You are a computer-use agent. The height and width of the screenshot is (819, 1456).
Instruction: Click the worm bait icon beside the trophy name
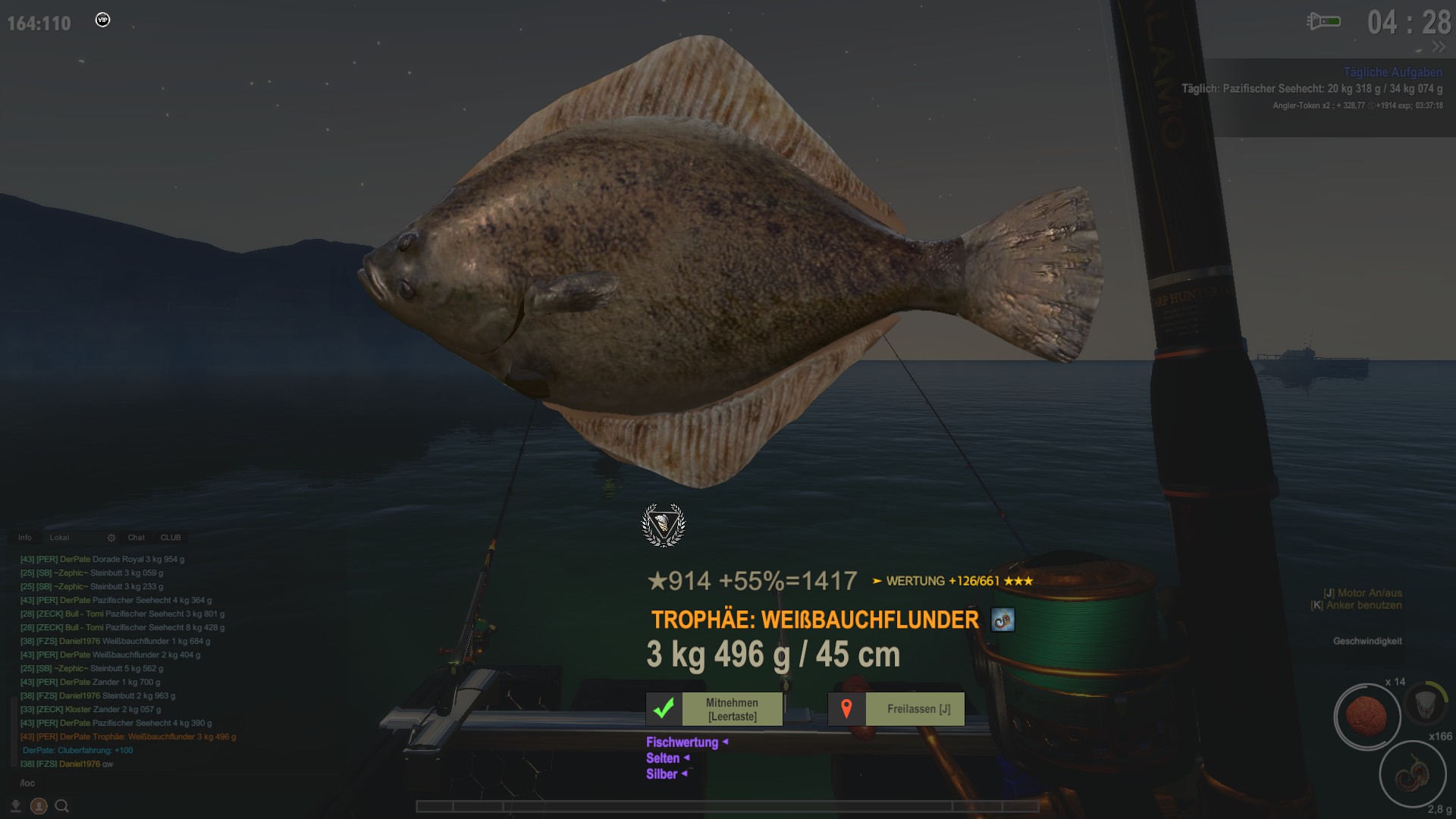pyautogui.click(x=1003, y=620)
